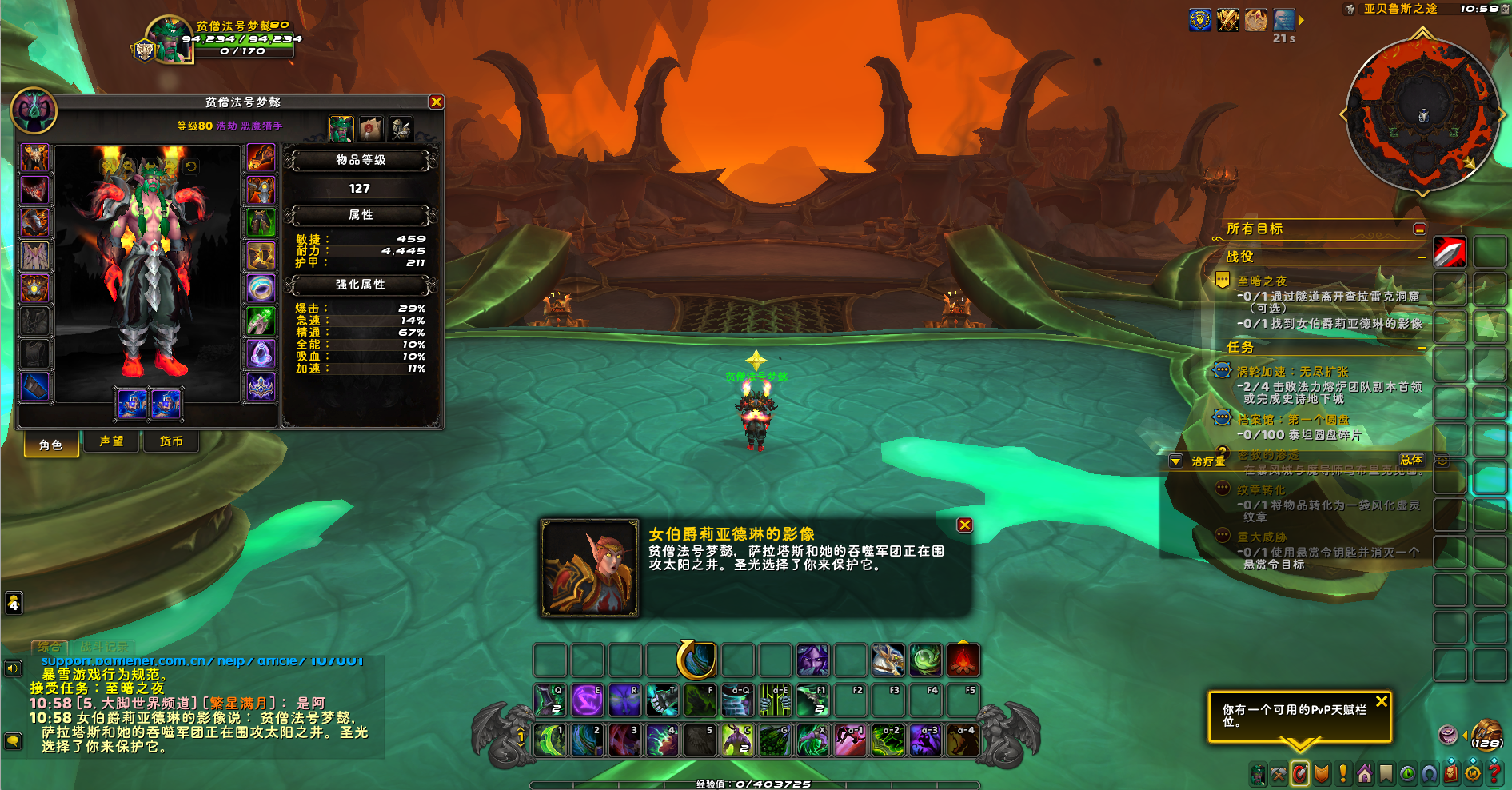Switch to the 战斗记录 combat log tab

pos(104,647)
